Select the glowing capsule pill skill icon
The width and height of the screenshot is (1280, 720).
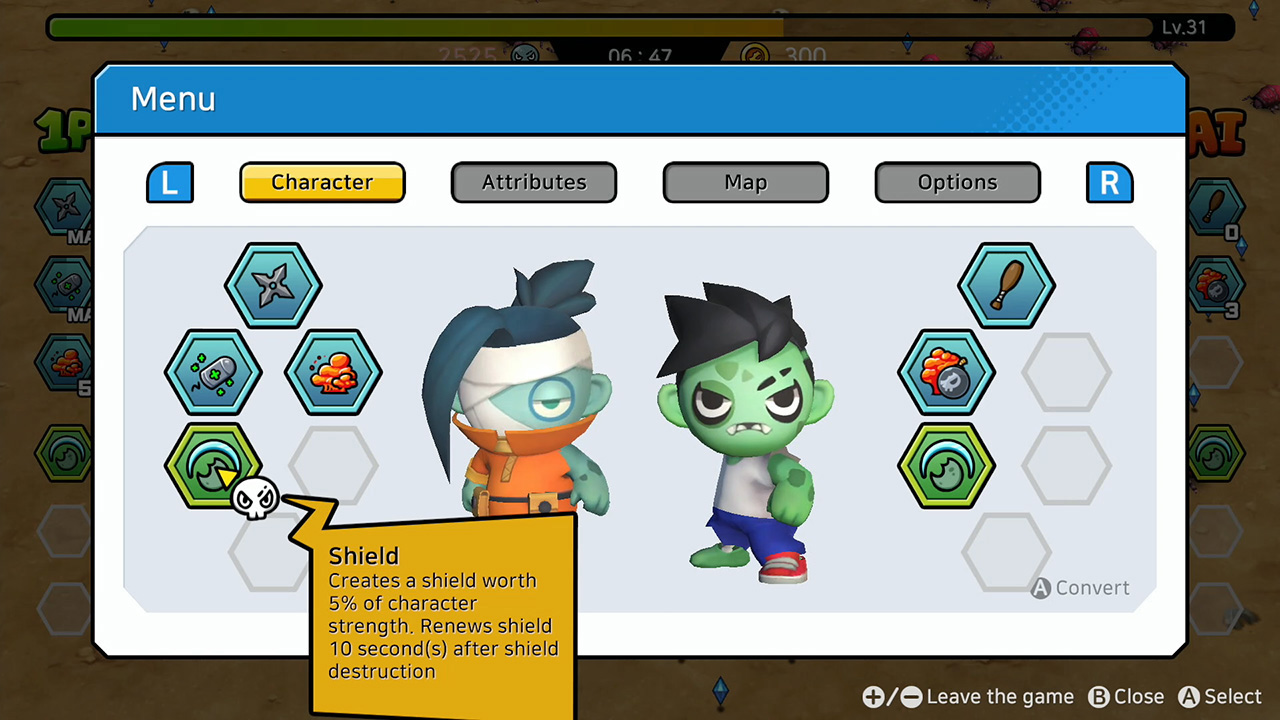(213, 373)
